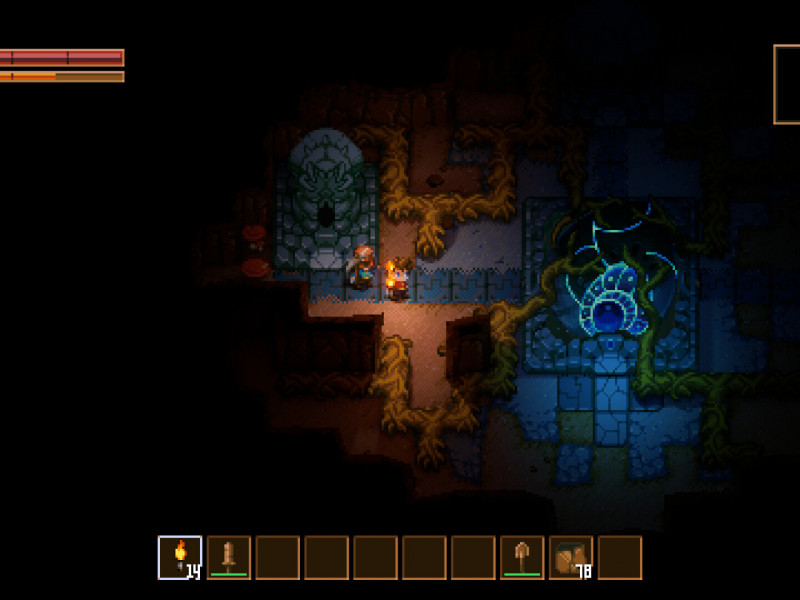Image resolution: width=800 pixels, height=600 pixels.
Task: Choose the shovel hotbar slot
Action: (522, 558)
